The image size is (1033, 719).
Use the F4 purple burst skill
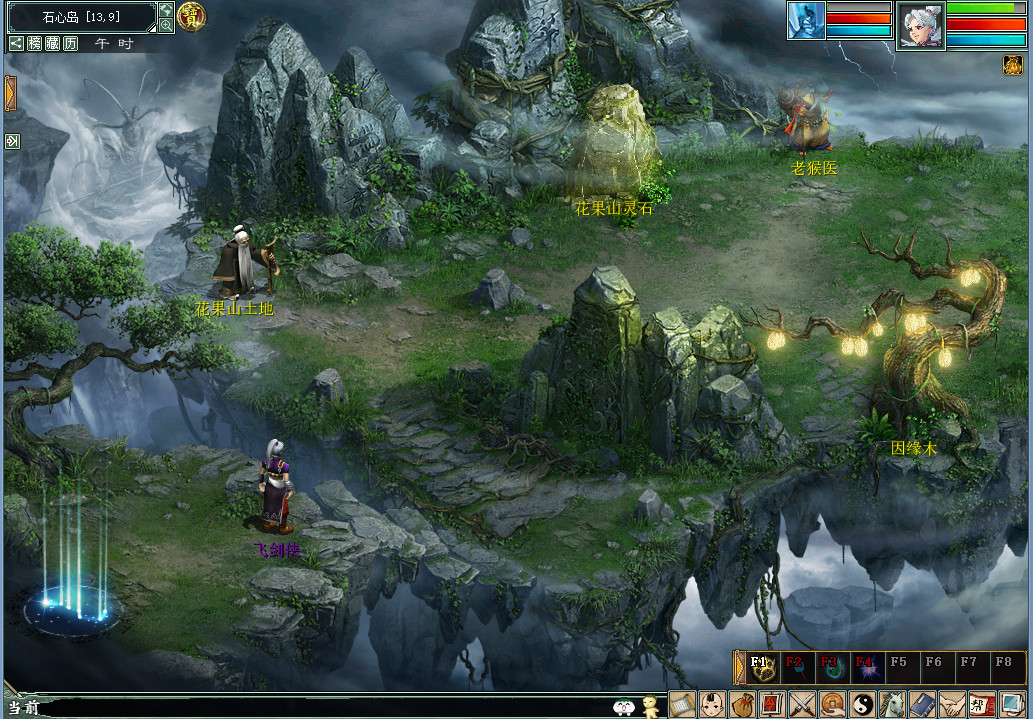[x=865, y=667]
